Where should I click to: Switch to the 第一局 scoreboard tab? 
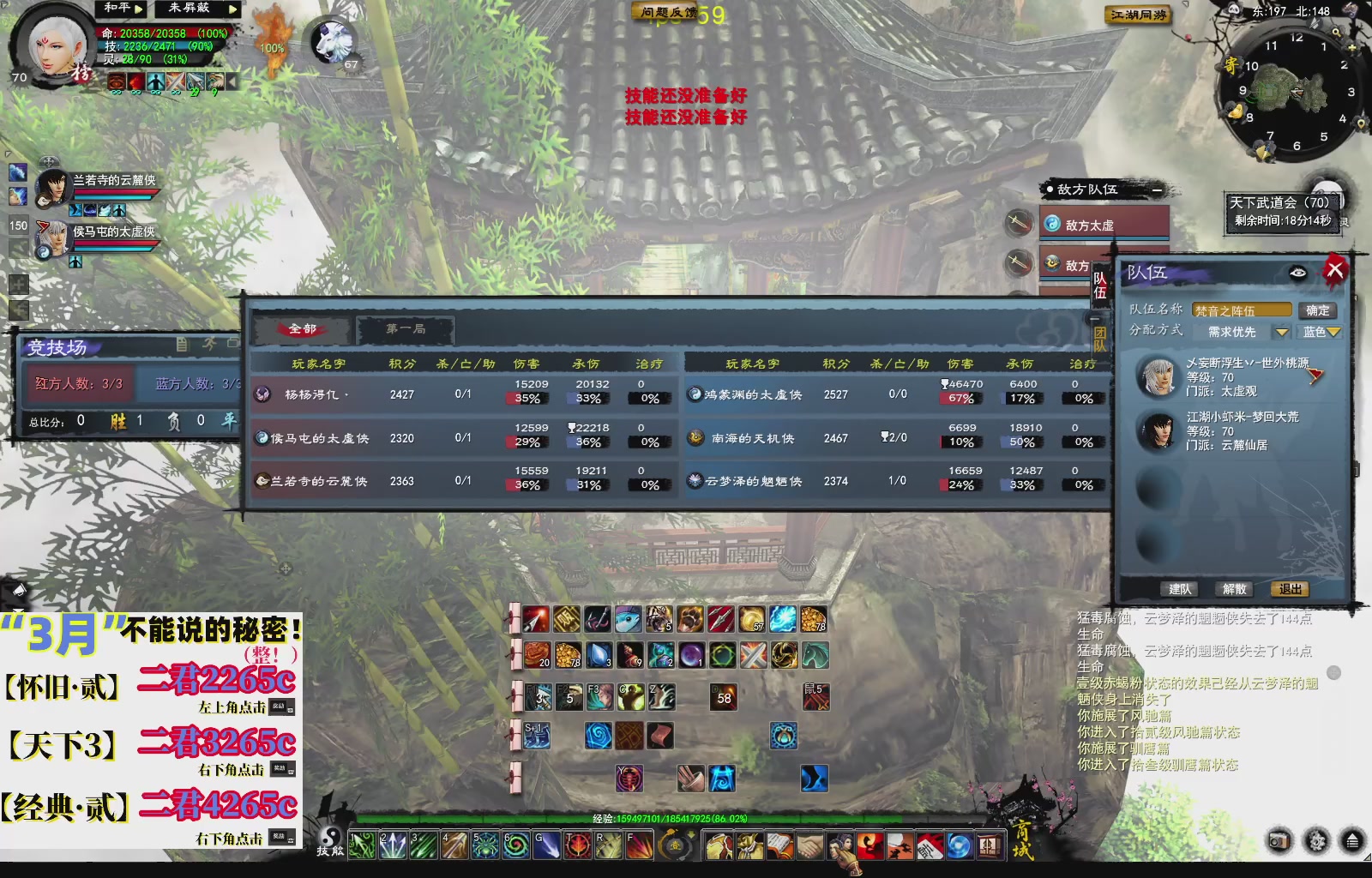click(x=405, y=329)
